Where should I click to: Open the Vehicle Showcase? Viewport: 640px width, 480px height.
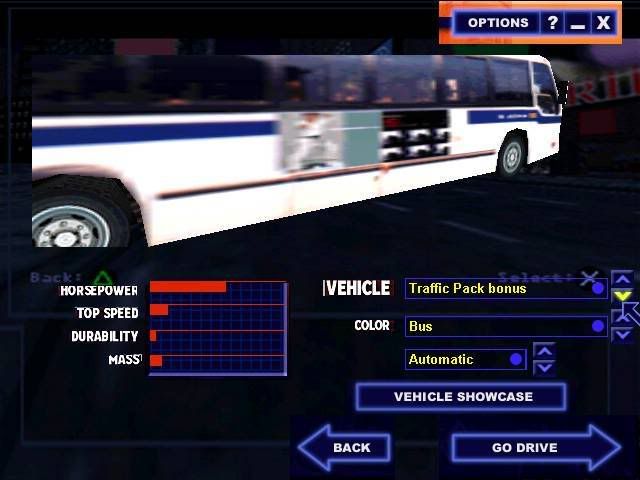tap(461, 397)
